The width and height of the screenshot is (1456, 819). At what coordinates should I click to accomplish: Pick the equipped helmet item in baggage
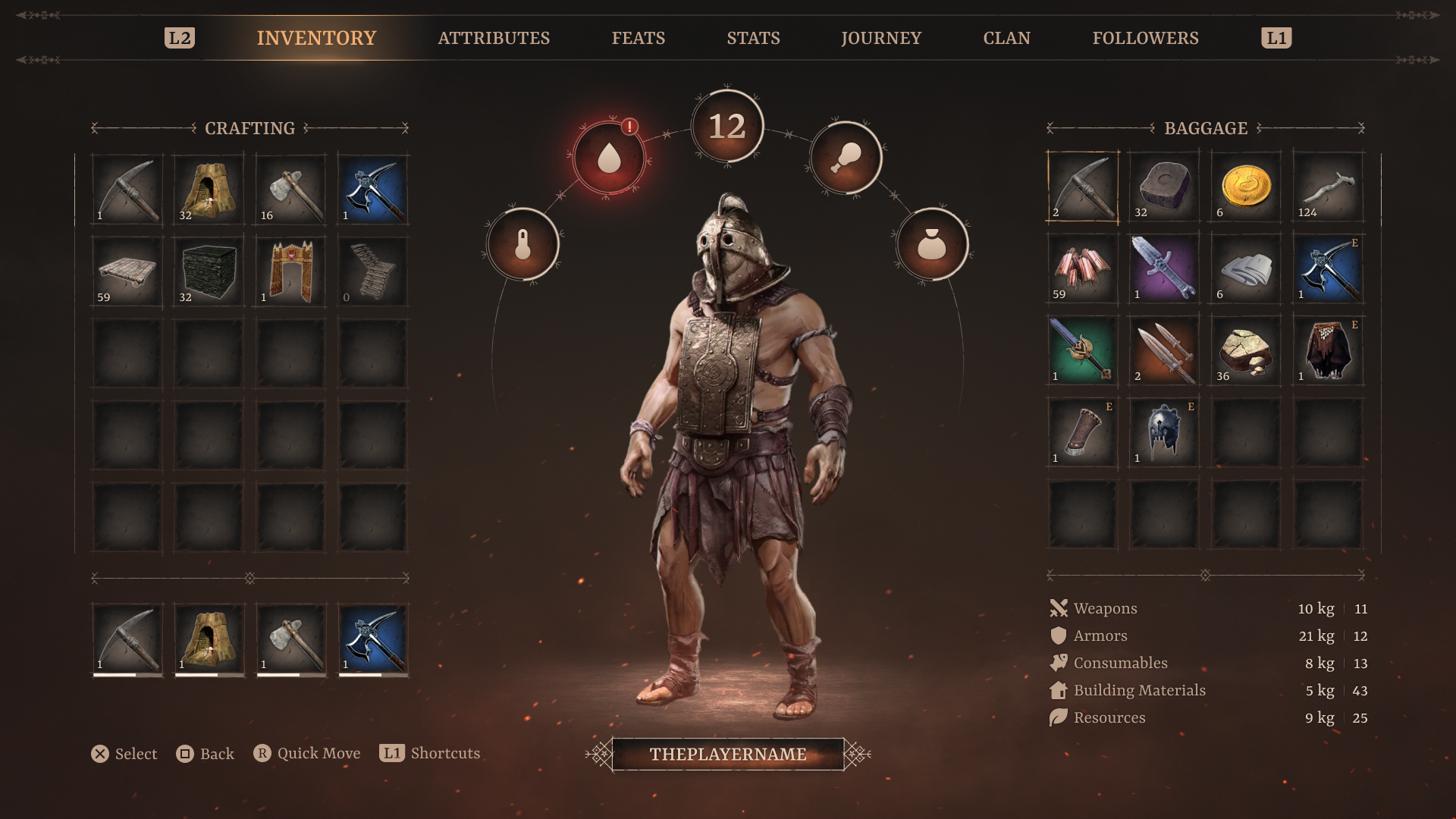click(1164, 433)
